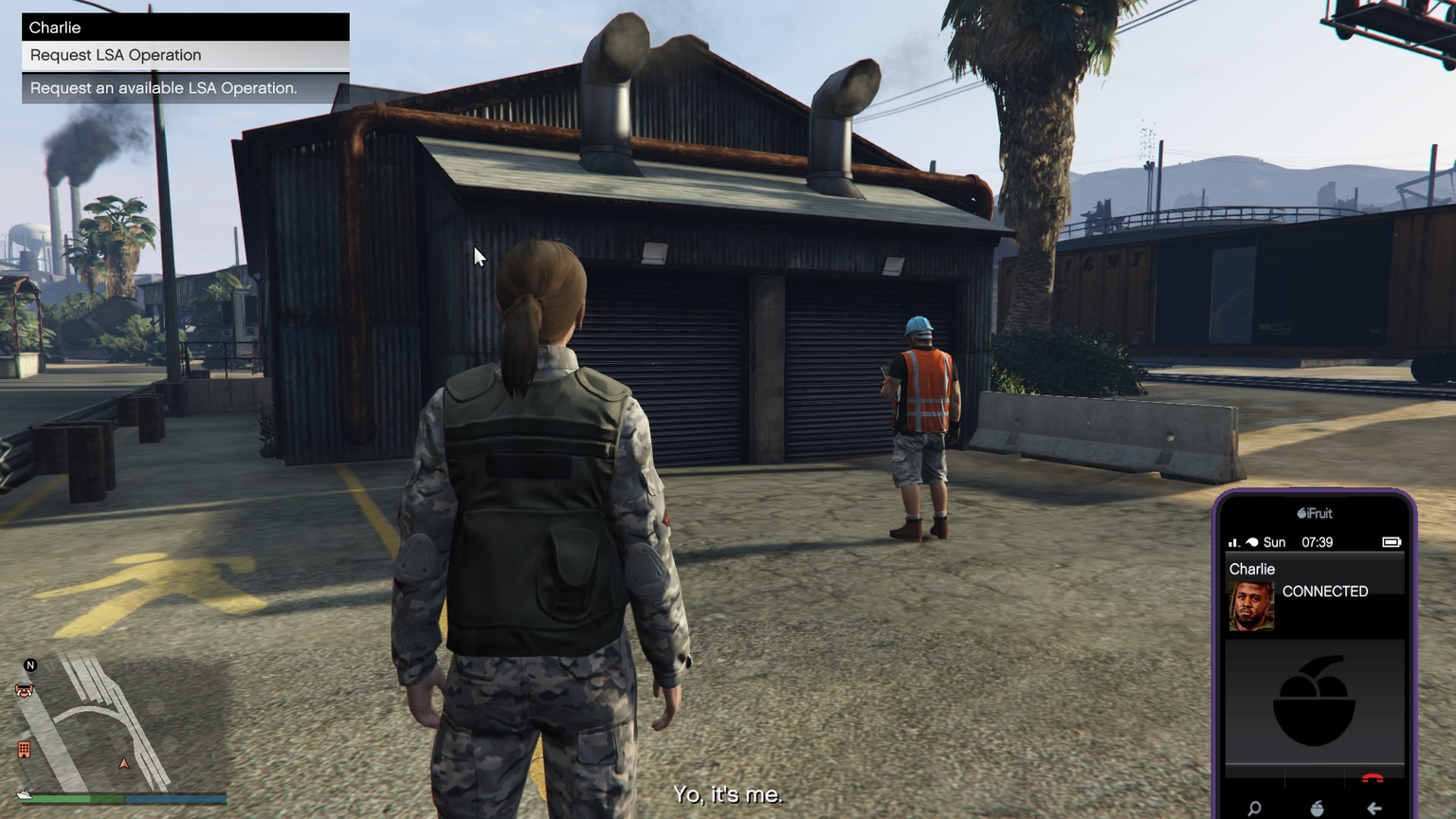End the call with the red hang-up button
1456x819 pixels.
click(x=1372, y=779)
